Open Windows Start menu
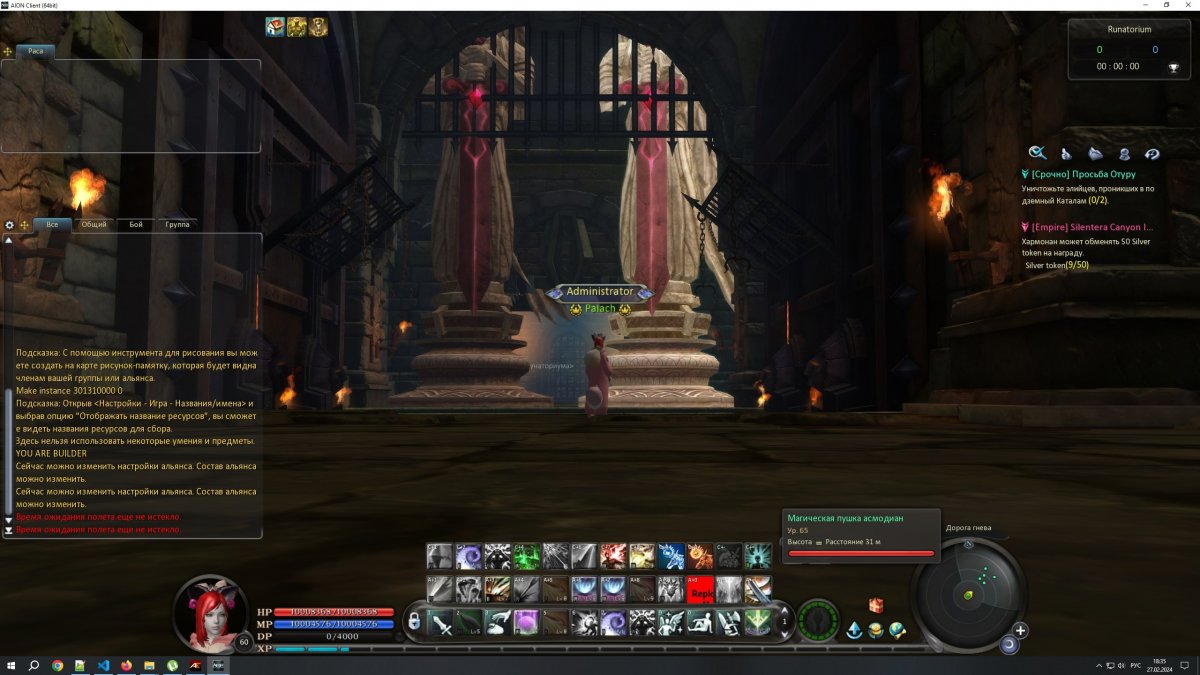This screenshot has width=1200, height=675. [10, 665]
